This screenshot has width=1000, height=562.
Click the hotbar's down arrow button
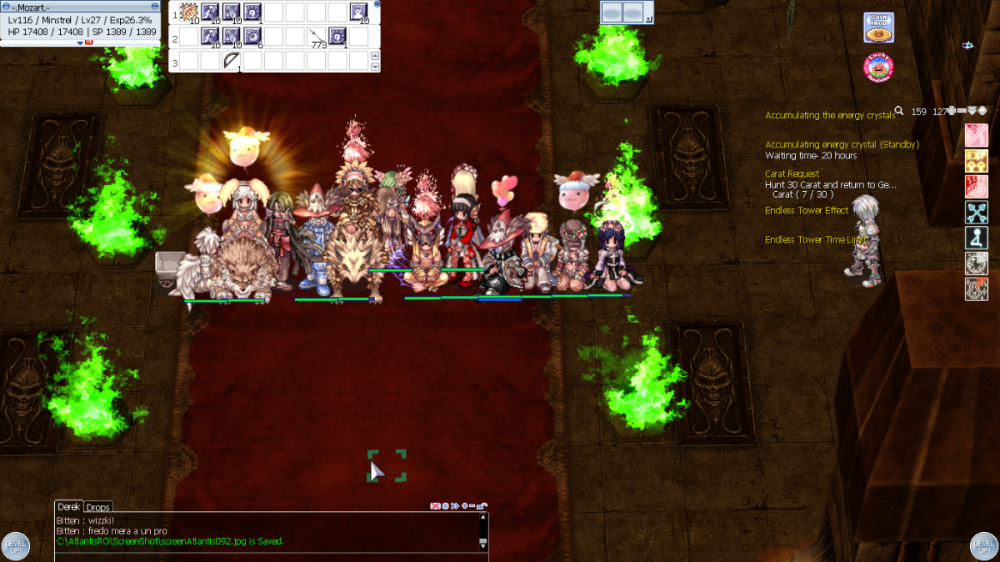(376, 66)
